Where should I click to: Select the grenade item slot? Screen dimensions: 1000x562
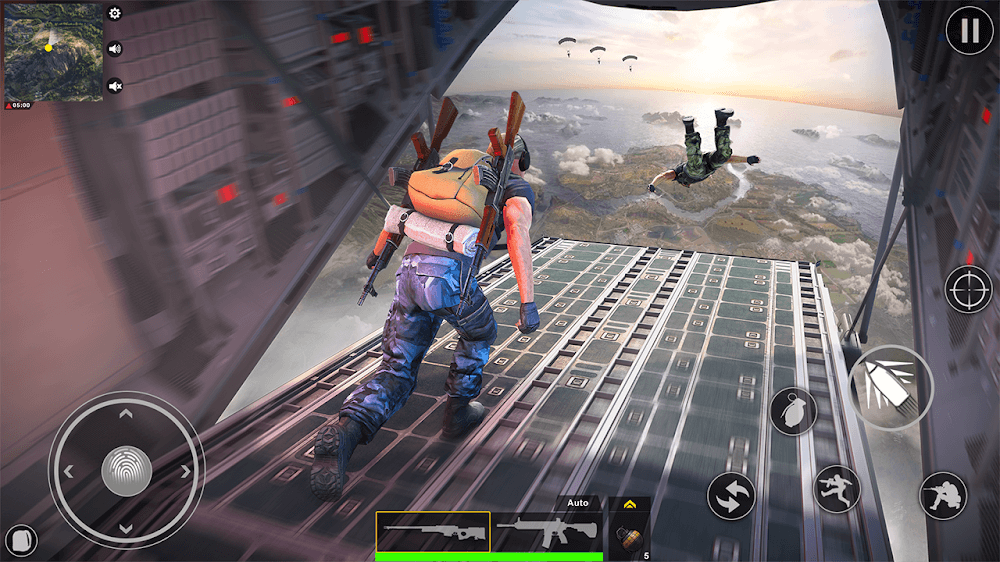629,536
